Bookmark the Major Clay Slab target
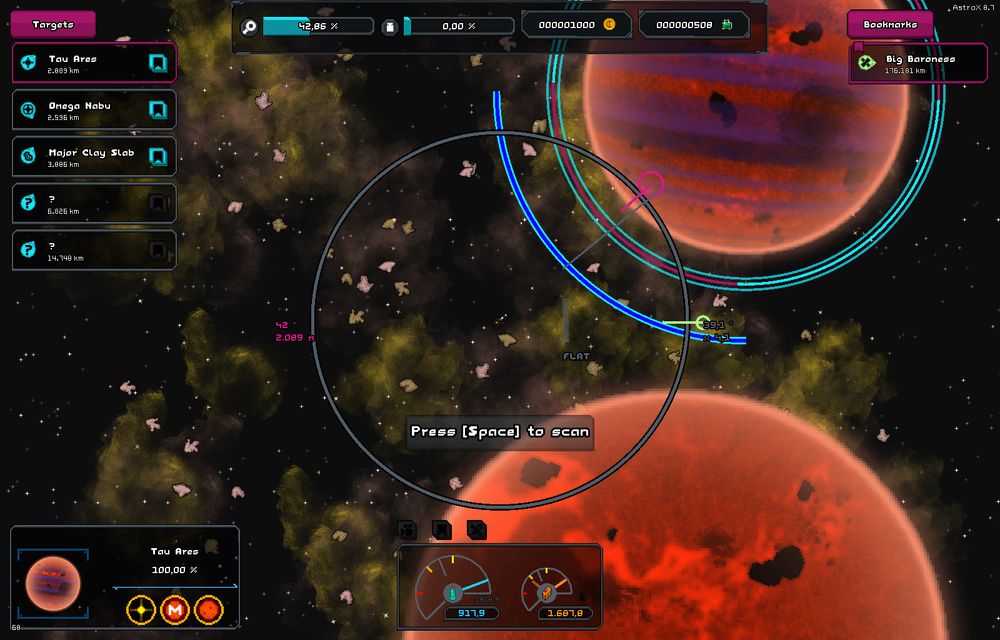The image size is (1000, 640). [157, 157]
